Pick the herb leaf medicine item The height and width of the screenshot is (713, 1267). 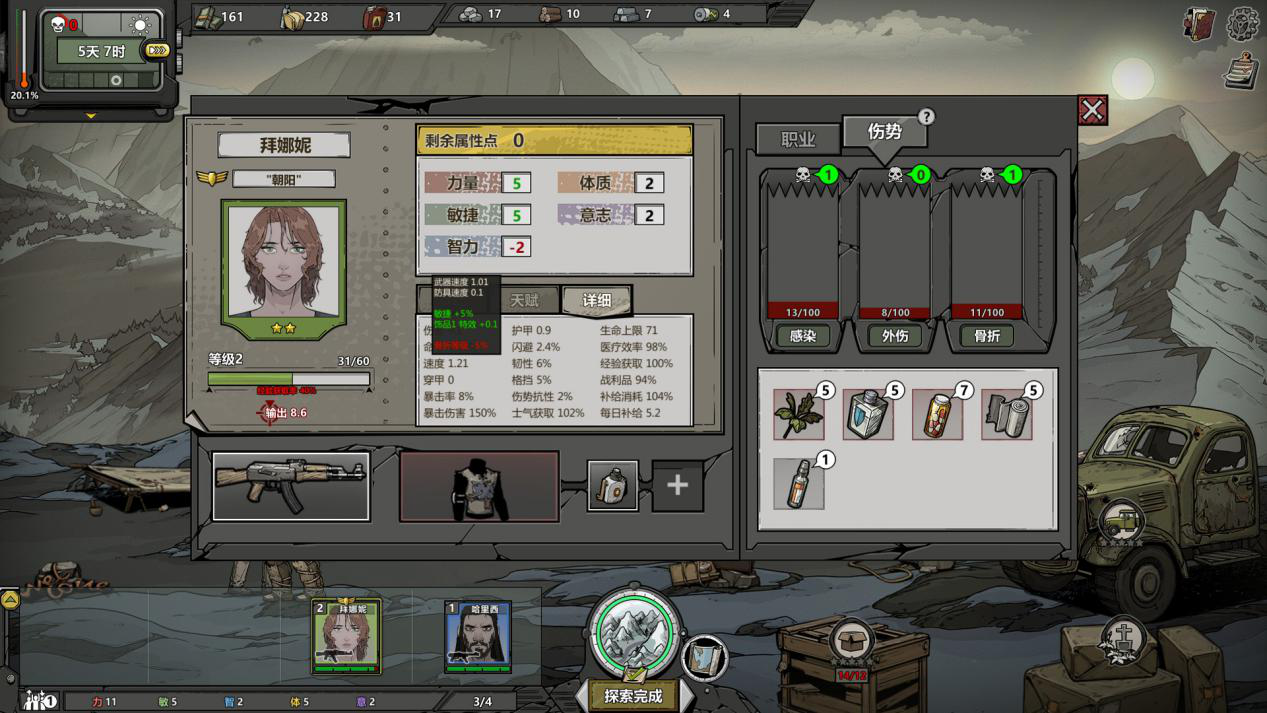coord(799,415)
